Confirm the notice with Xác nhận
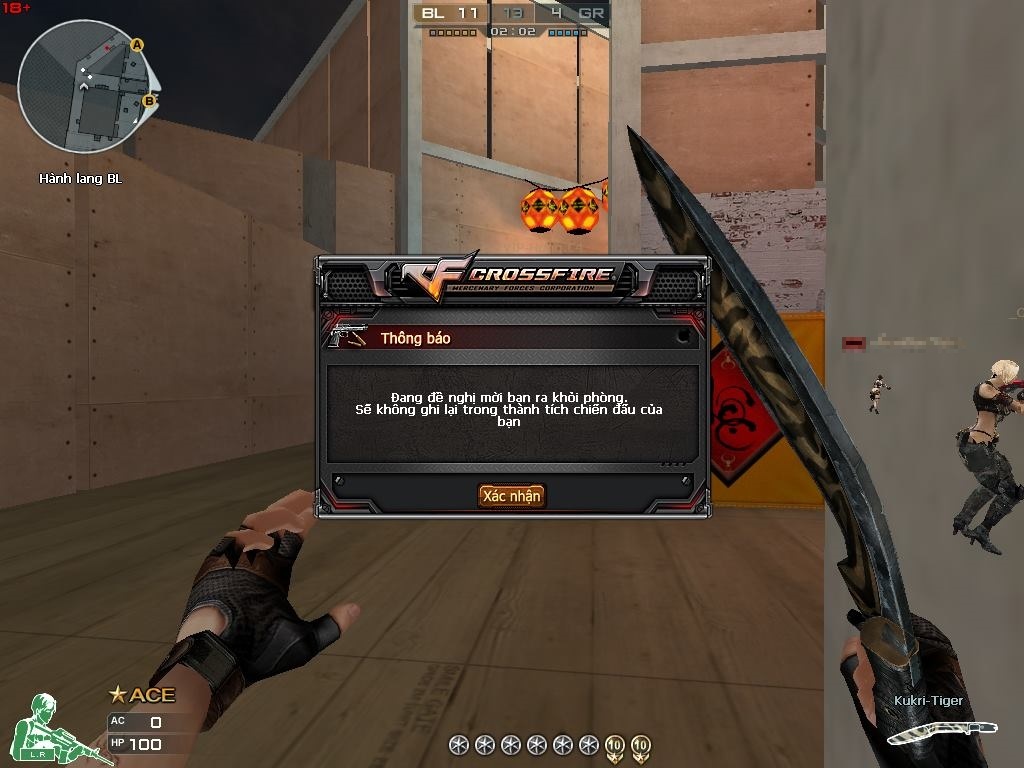Viewport: 1024px width, 768px height. click(x=511, y=496)
